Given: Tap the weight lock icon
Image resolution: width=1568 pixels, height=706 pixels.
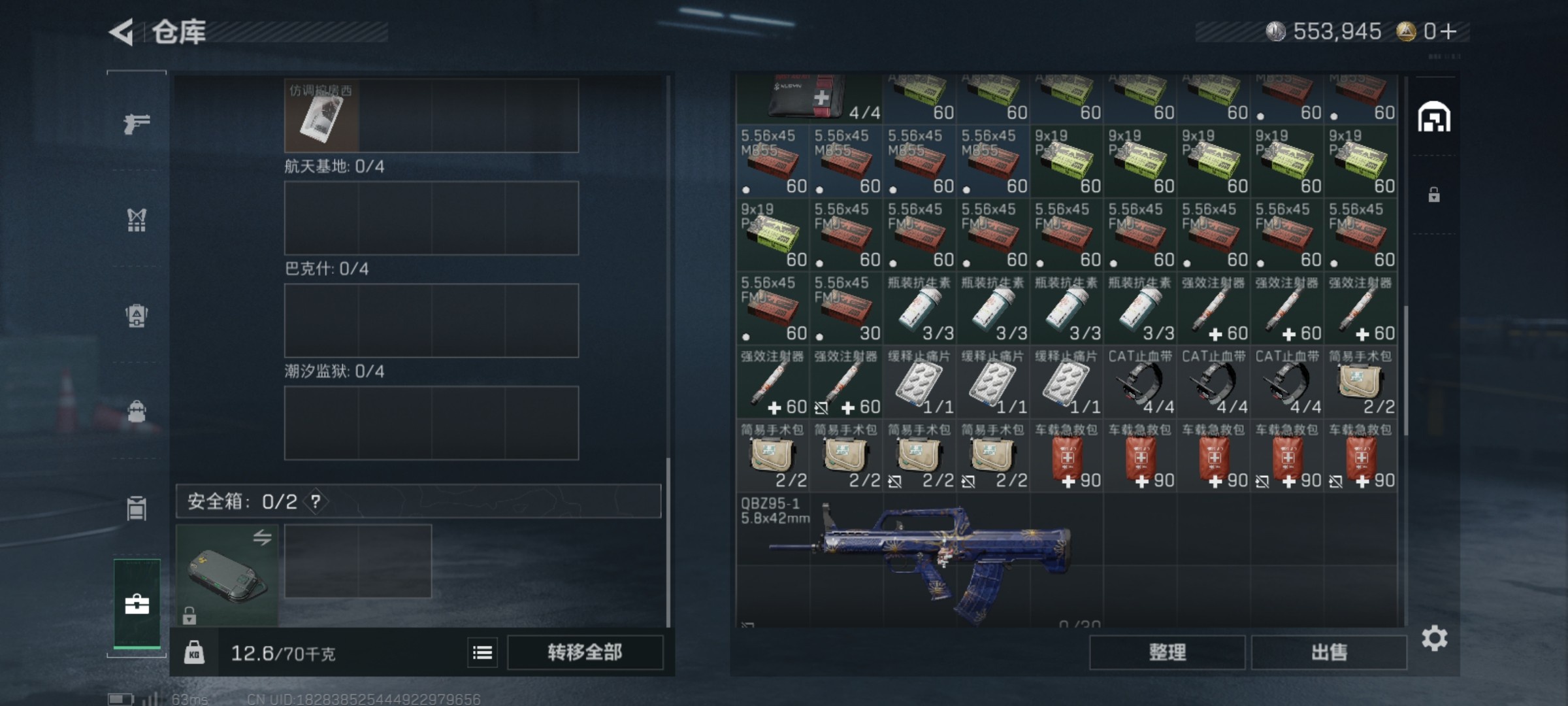Looking at the screenshot, I should pyautogui.click(x=194, y=652).
